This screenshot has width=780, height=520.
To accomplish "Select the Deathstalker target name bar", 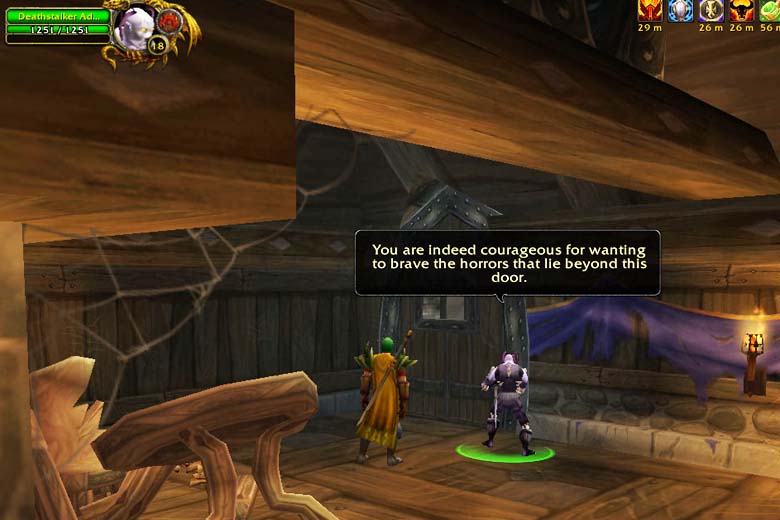I will pyautogui.click(x=56, y=16).
